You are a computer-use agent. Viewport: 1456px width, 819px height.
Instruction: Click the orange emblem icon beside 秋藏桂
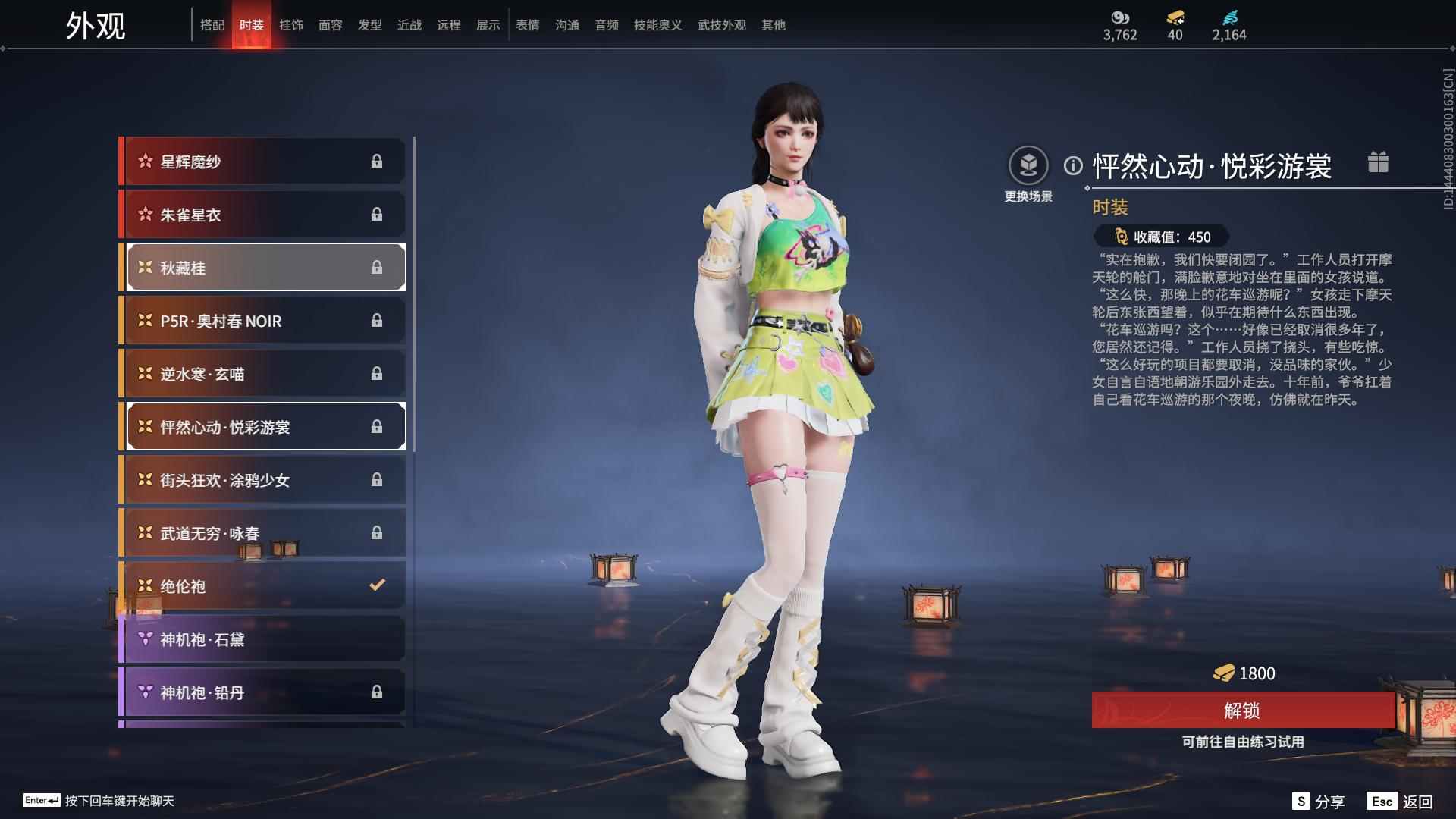143,267
